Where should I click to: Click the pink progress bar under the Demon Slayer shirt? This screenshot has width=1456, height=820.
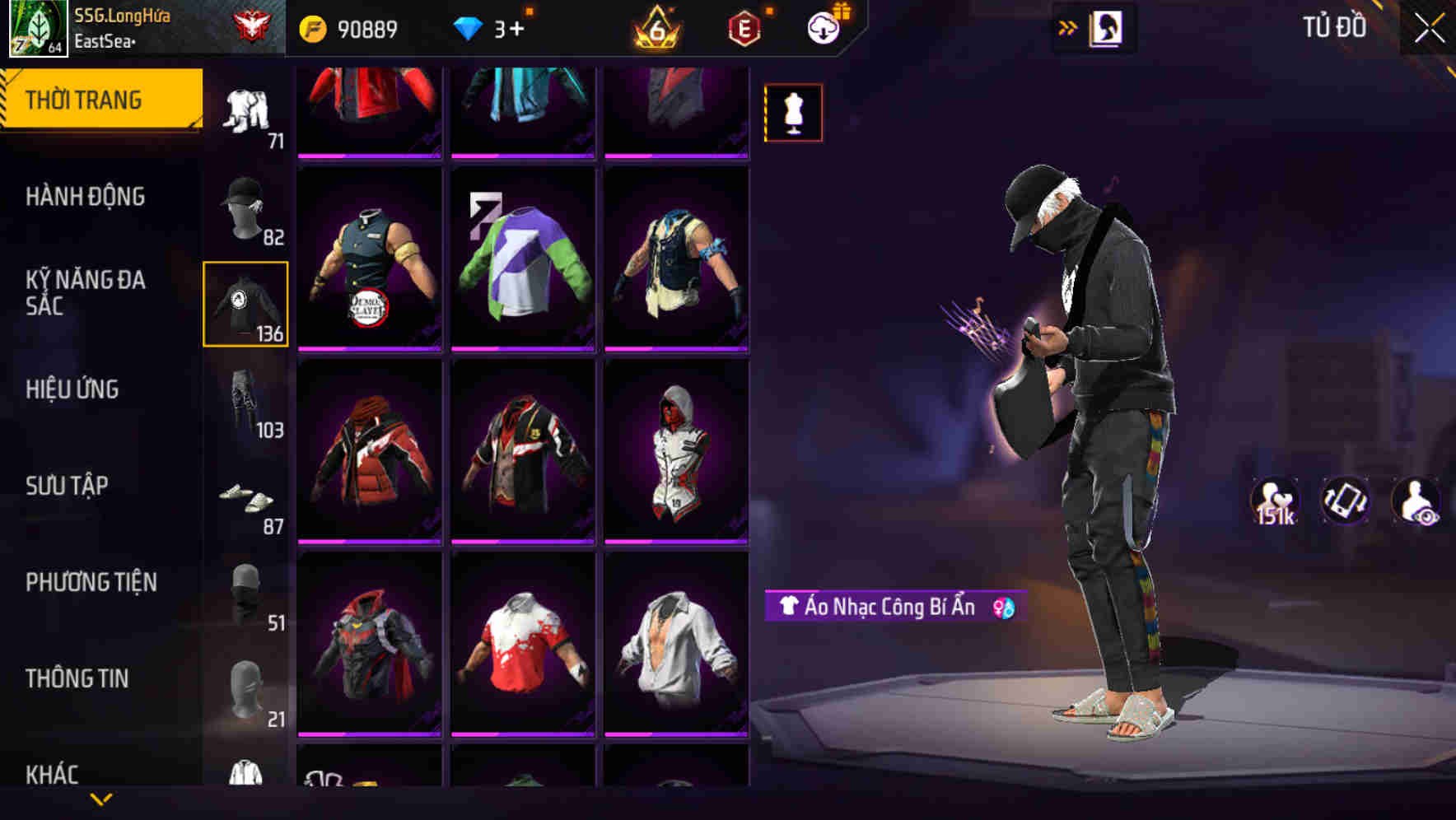click(x=370, y=350)
